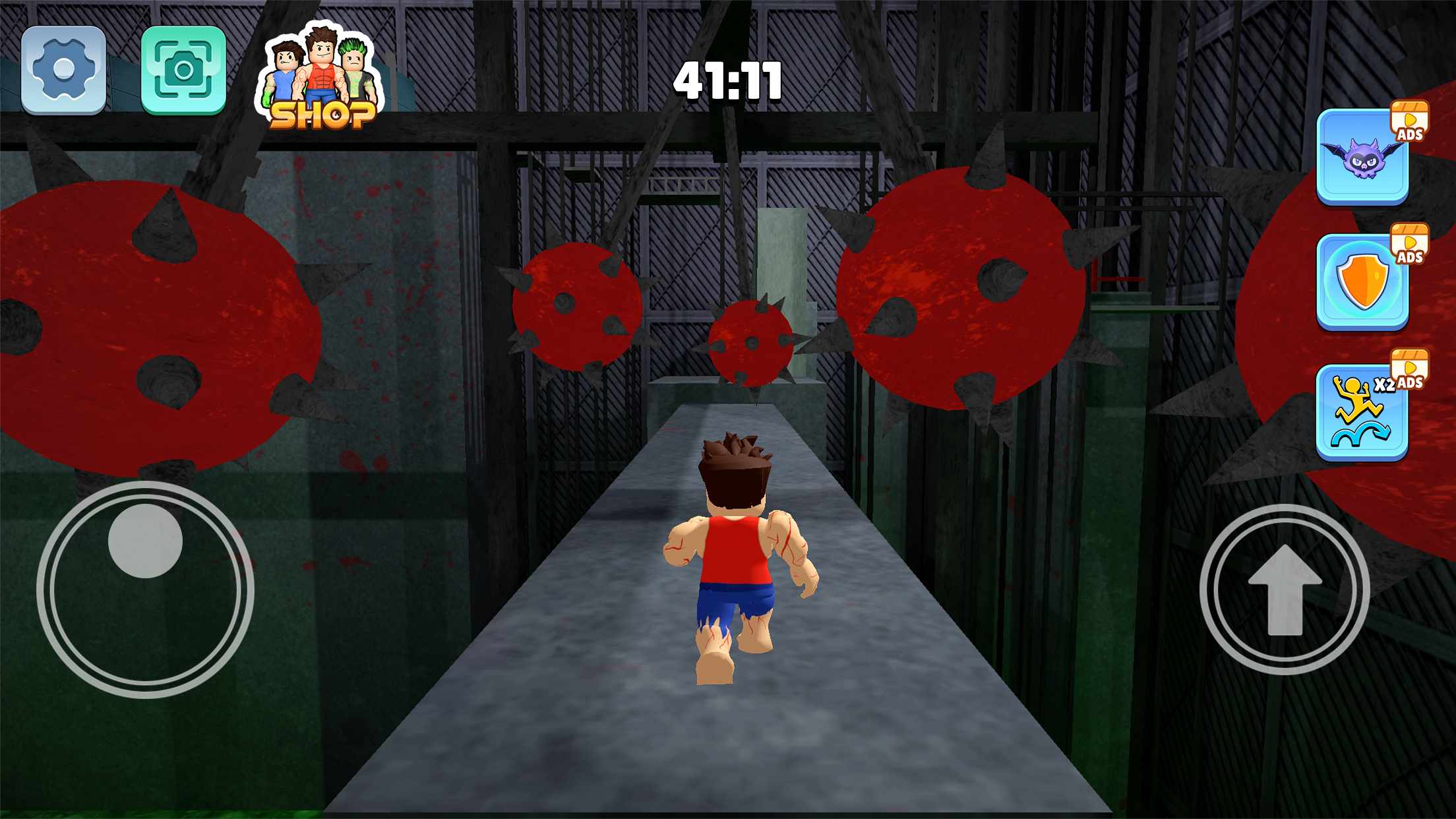Screen dimensions: 1456x819
Task: Open the character SHOP
Action: point(321,79)
